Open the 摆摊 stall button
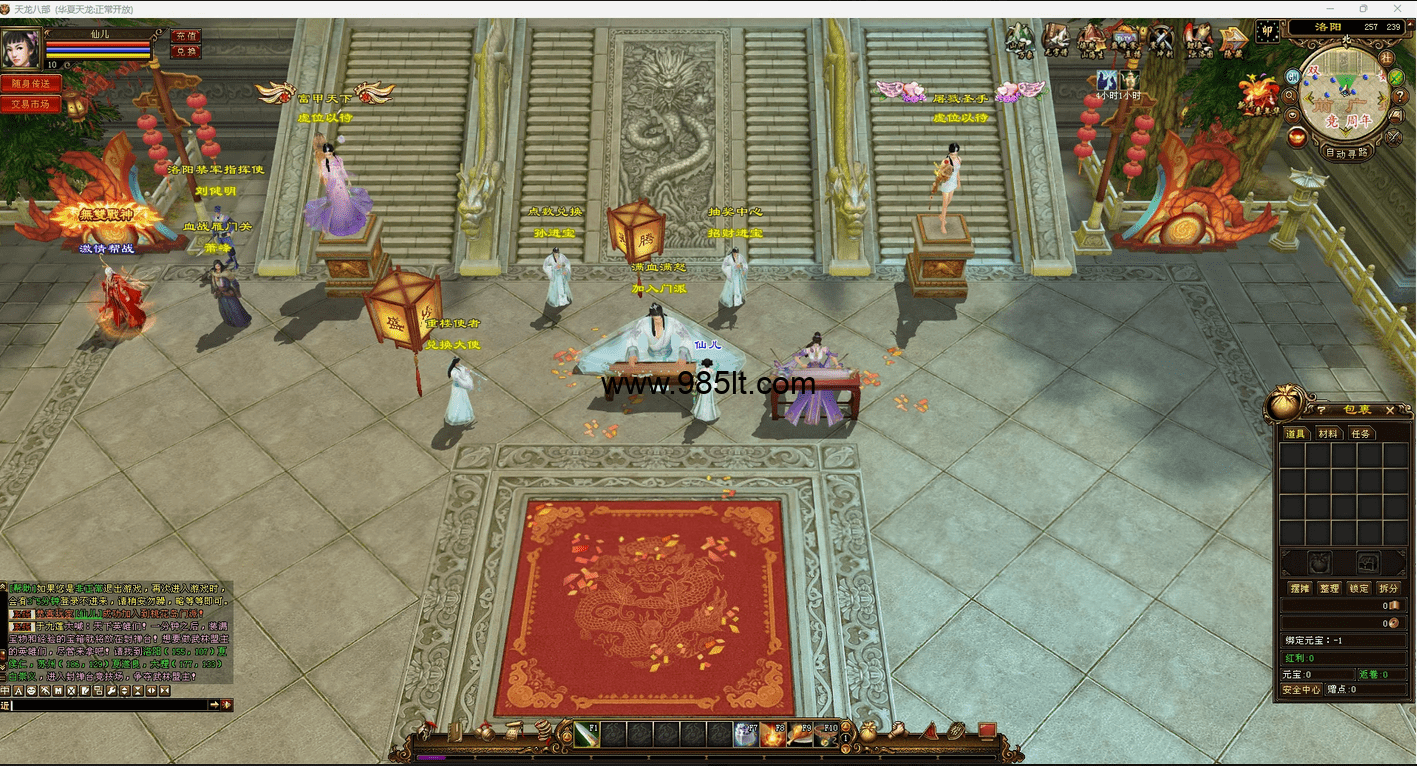 click(x=1299, y=589)
